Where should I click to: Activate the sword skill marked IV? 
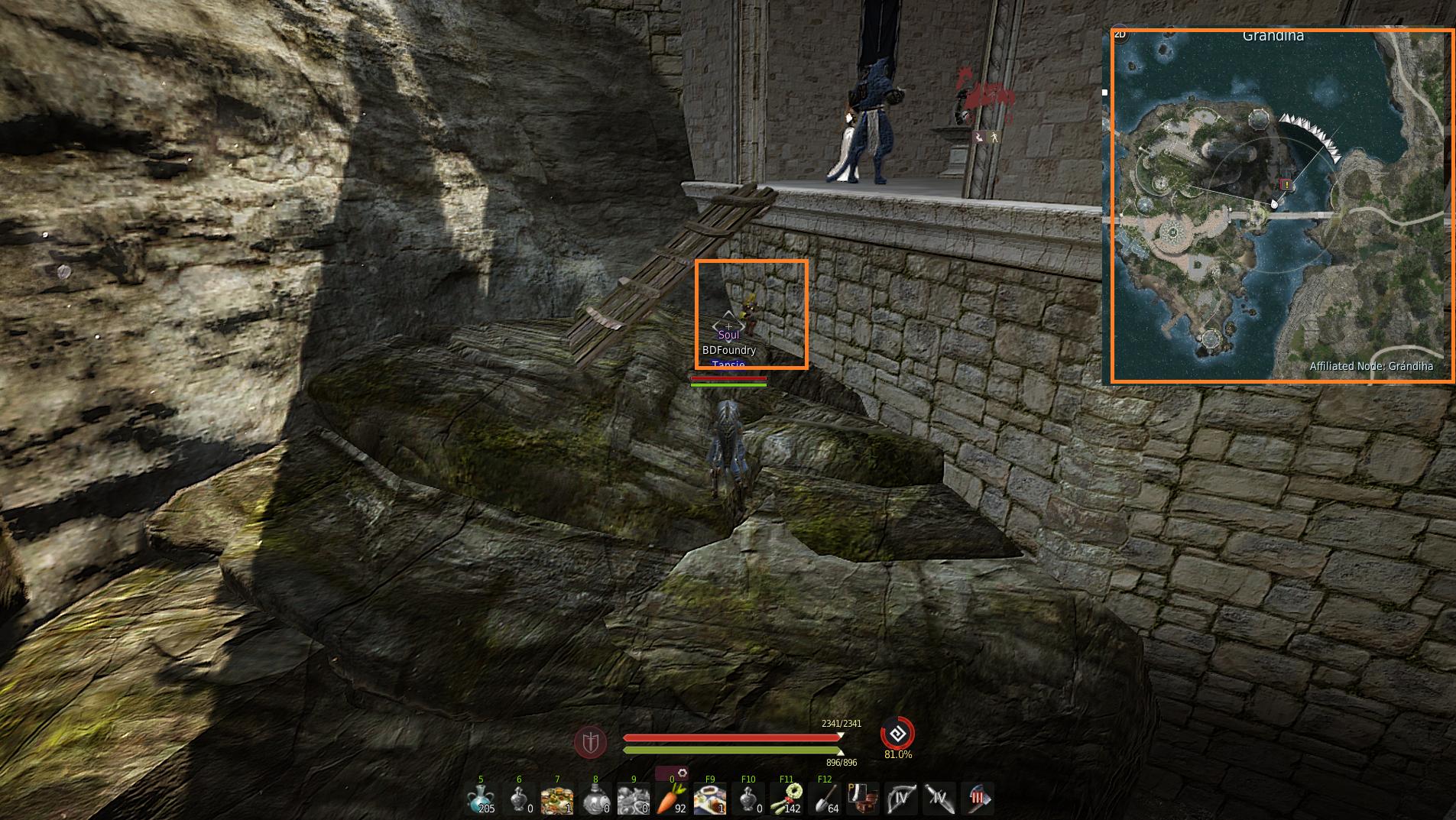coord(939,799)
